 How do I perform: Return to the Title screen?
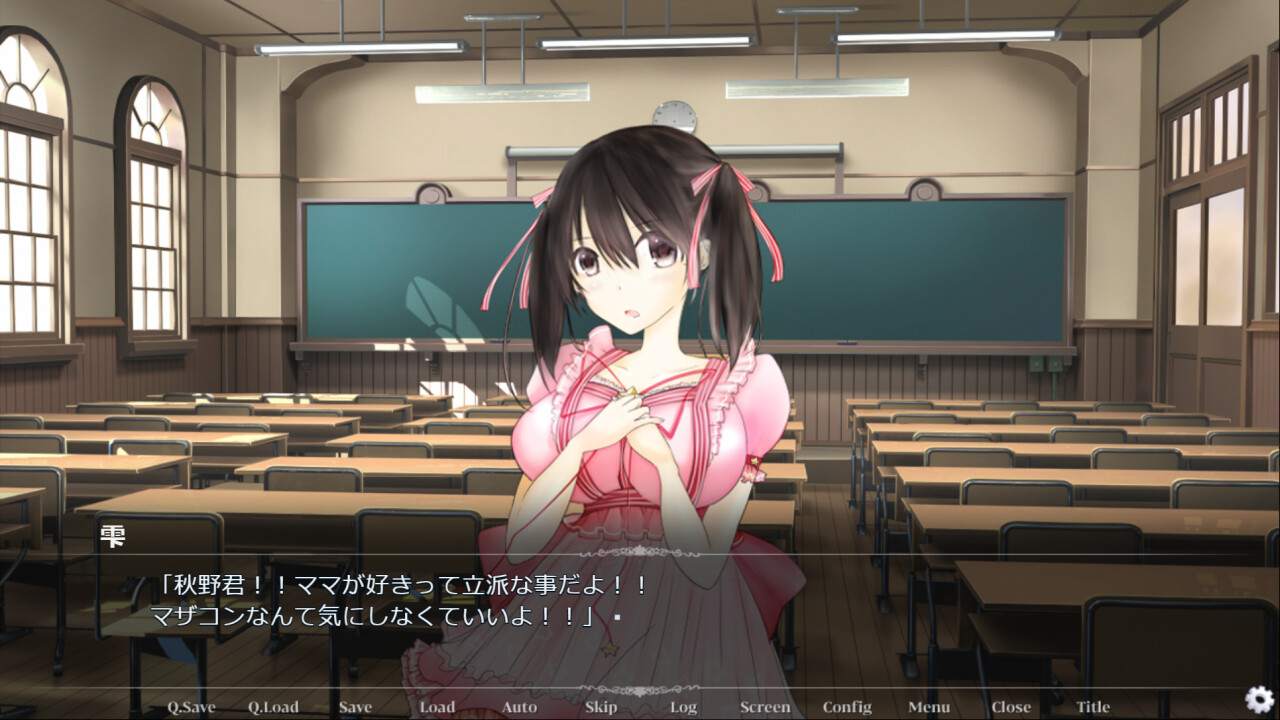pos(1093,707)
